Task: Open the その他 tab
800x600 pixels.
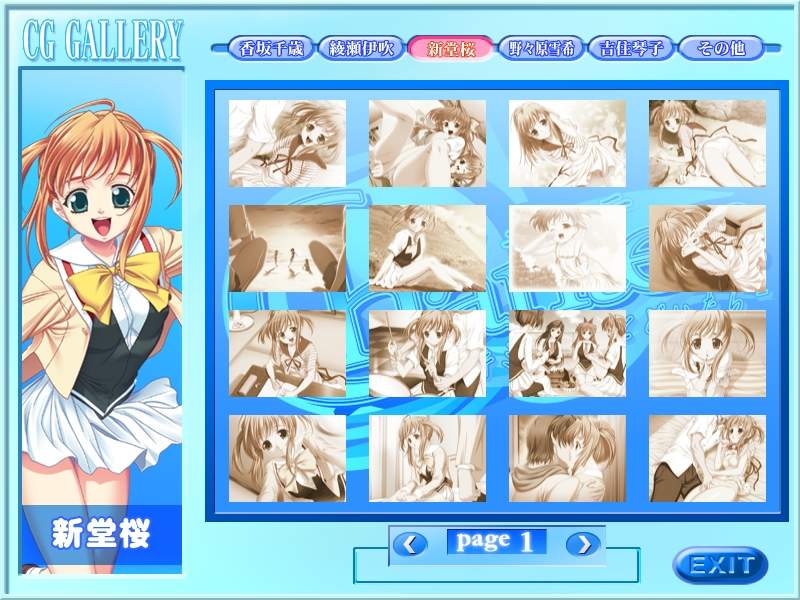Action: [x=720, y=47]
